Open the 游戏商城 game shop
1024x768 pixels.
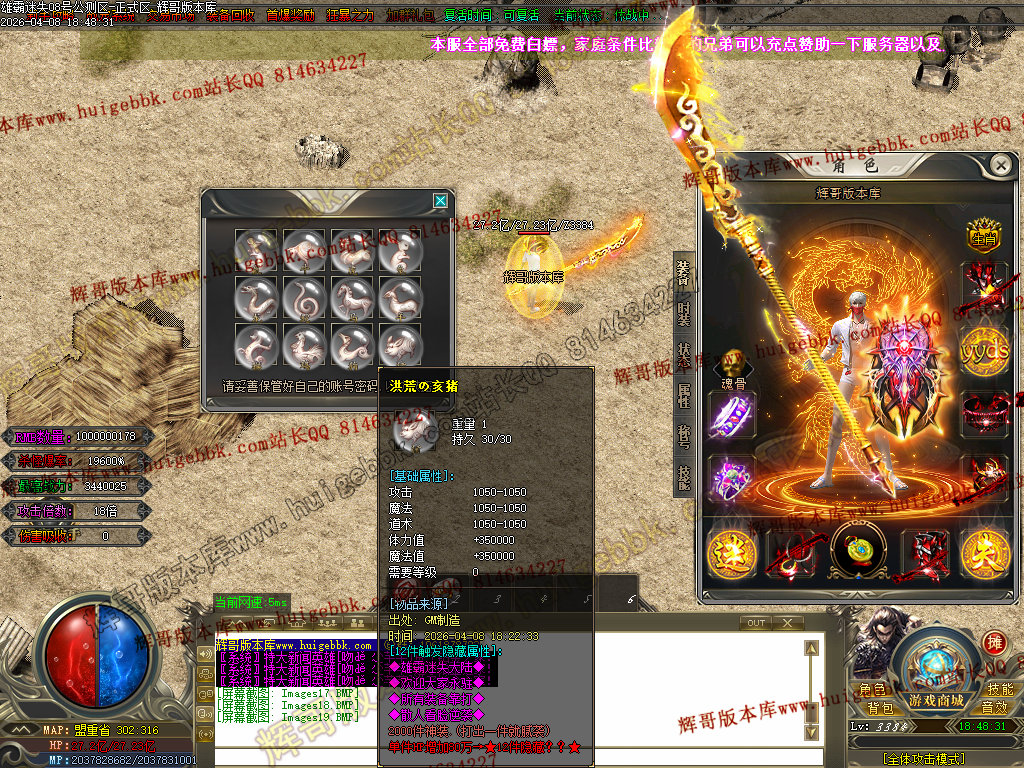click(935, 699)
